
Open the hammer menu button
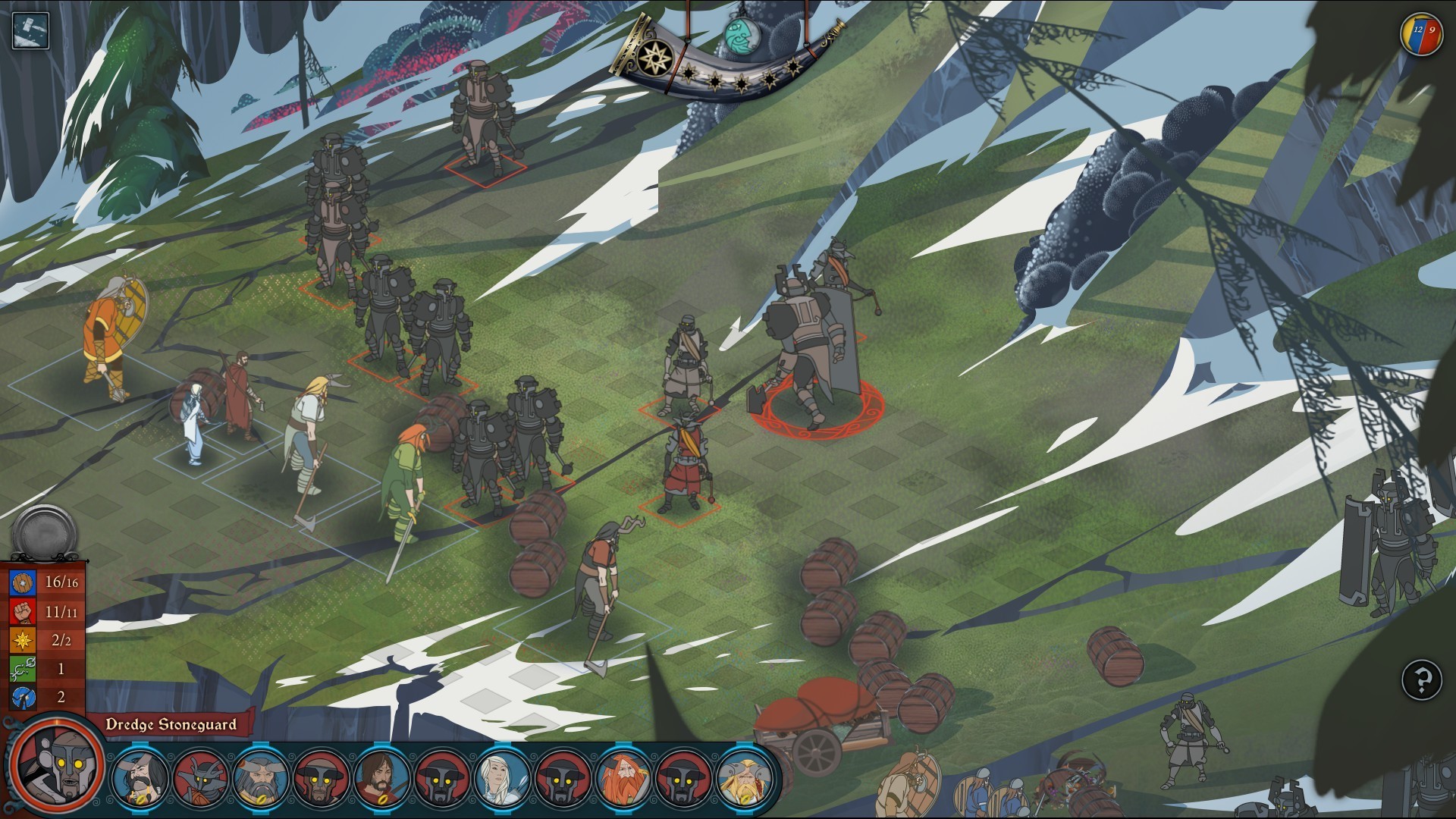pyautogui.click(x=30, y=31)
